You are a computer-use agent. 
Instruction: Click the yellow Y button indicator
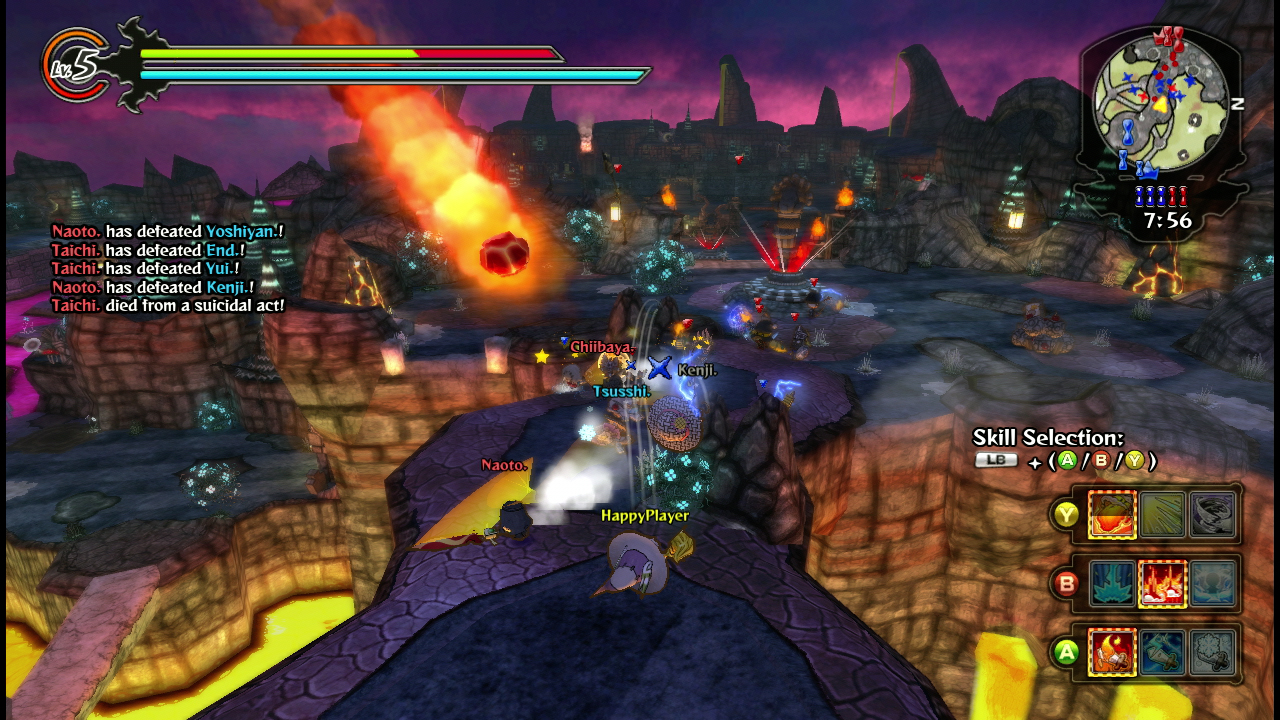[1066, 514]
